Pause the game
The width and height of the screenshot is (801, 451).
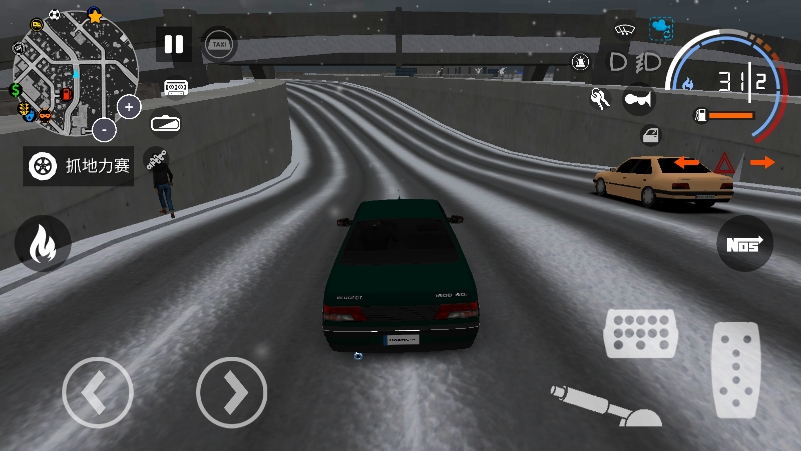coord(174,44)
